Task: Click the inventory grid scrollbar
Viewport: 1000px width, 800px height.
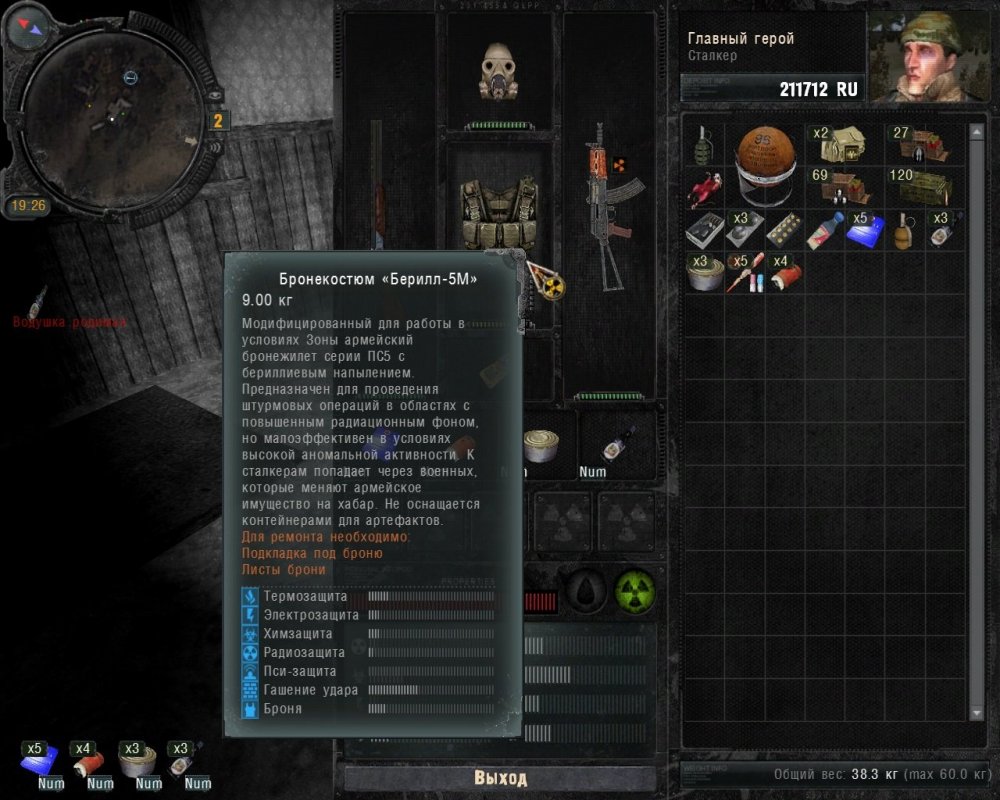Action: pyautogui.click(x=976, y=420)
